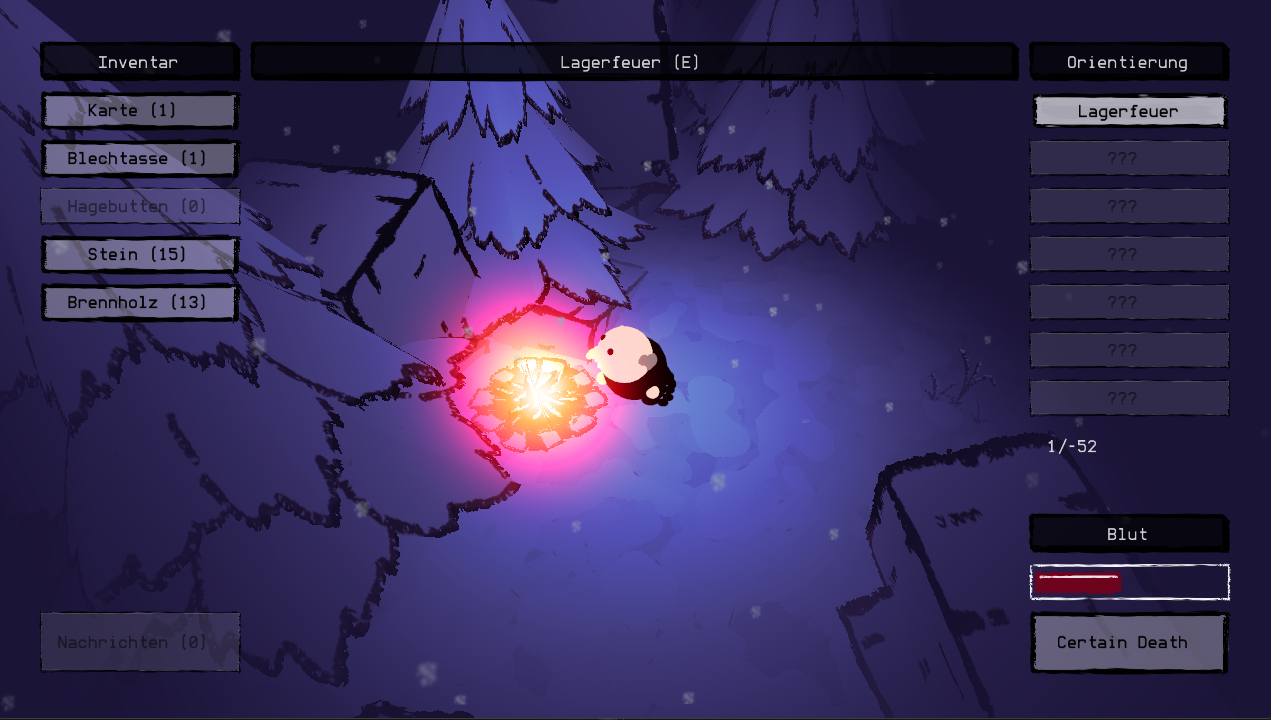This screenshot has width=1271, height=720.
Task: Select the Stein inventory item
Action: (139, 254)
